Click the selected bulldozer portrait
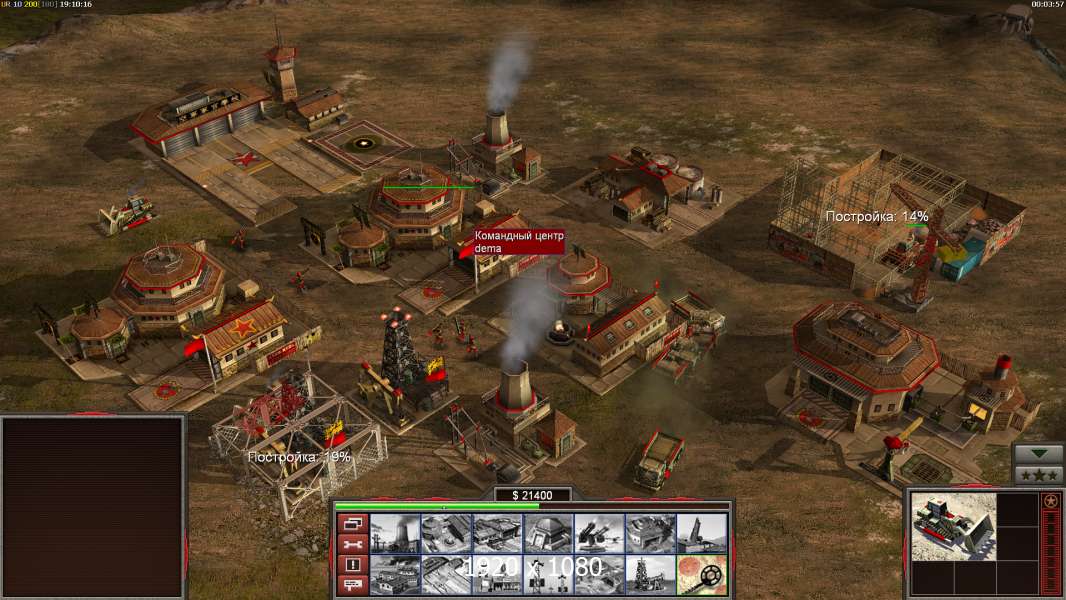This screenshot has height=600, width=1066. pyautogui.click(x=954, y=526)
